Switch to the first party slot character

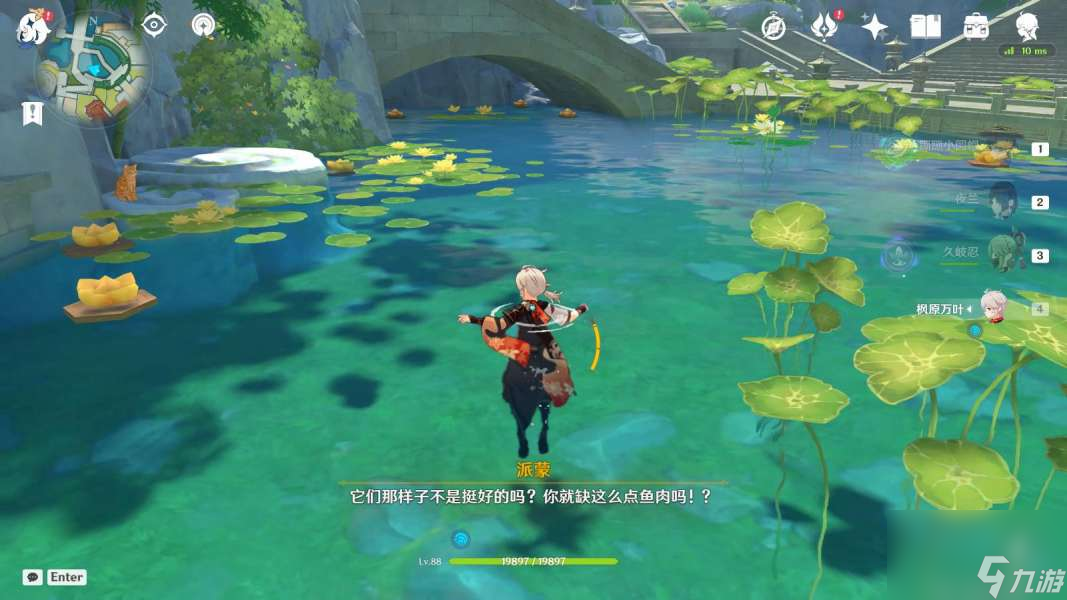(x=1000, y=150)
